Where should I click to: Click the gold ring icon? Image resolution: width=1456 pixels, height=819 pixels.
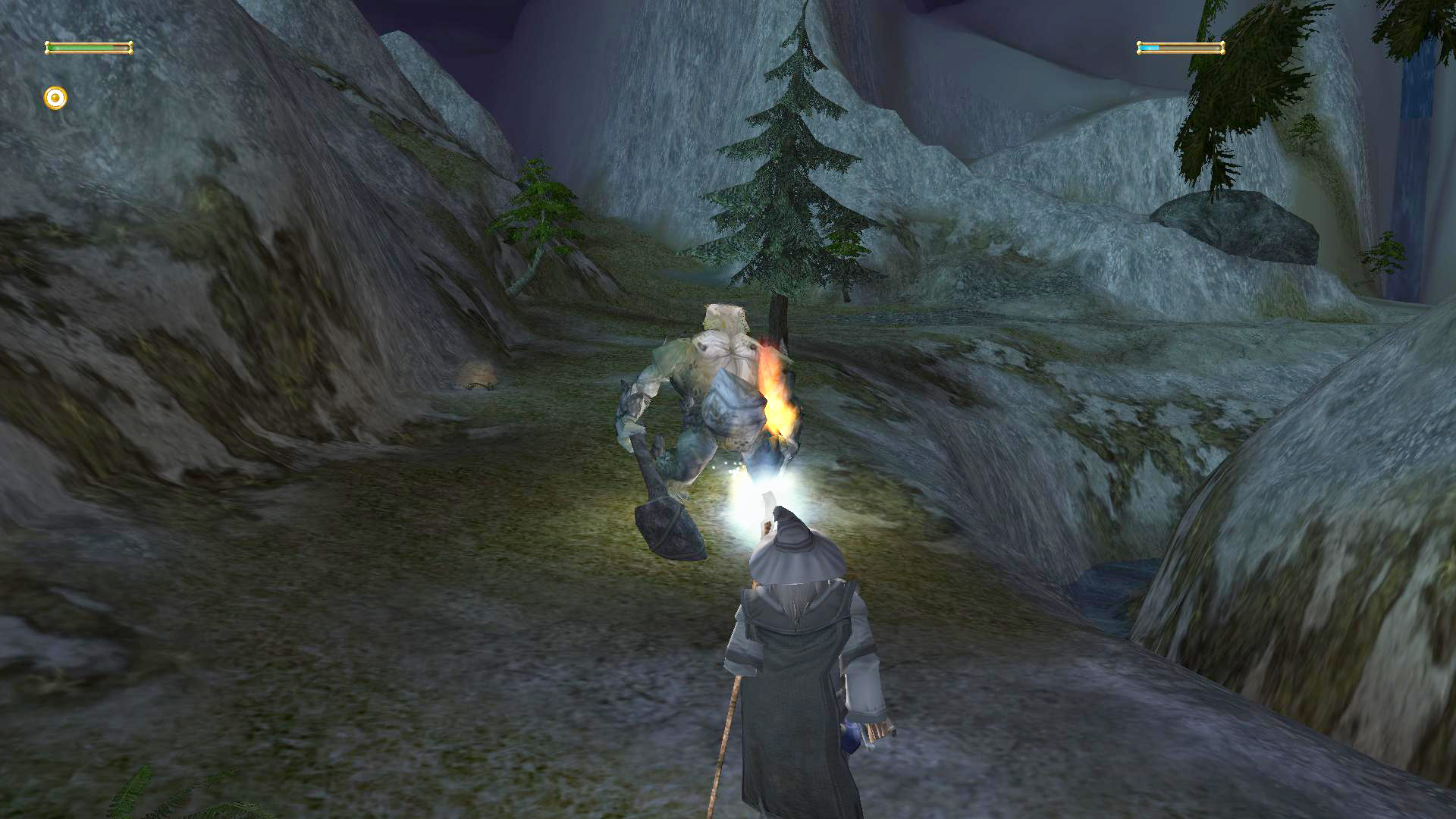click(x=55, y=98)
